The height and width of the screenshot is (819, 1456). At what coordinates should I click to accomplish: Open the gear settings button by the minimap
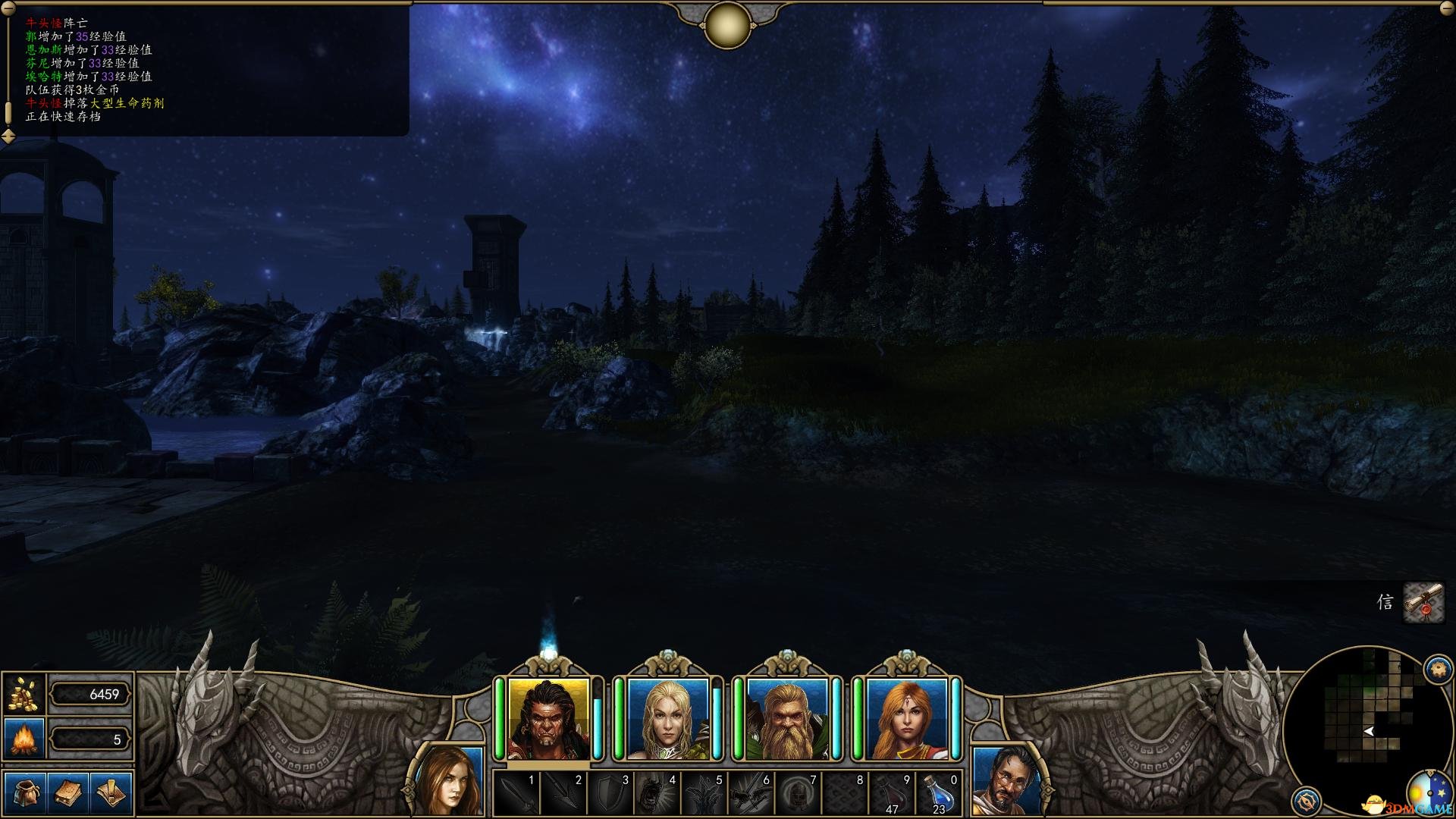(x=1438, y=670)
